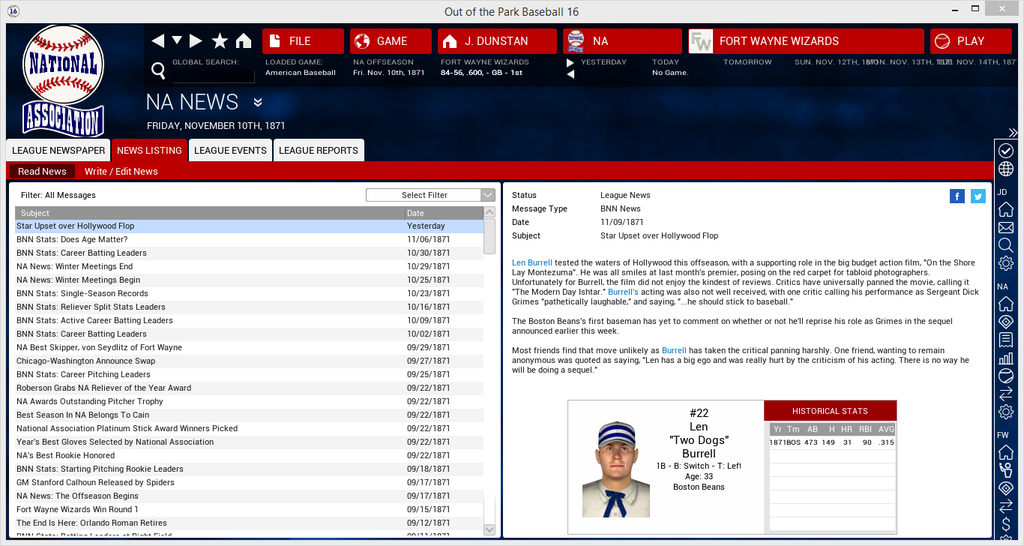Viewport: 1024px width, 546px height.
Task: Open the GAME menu
Action: tap(390, 41)
